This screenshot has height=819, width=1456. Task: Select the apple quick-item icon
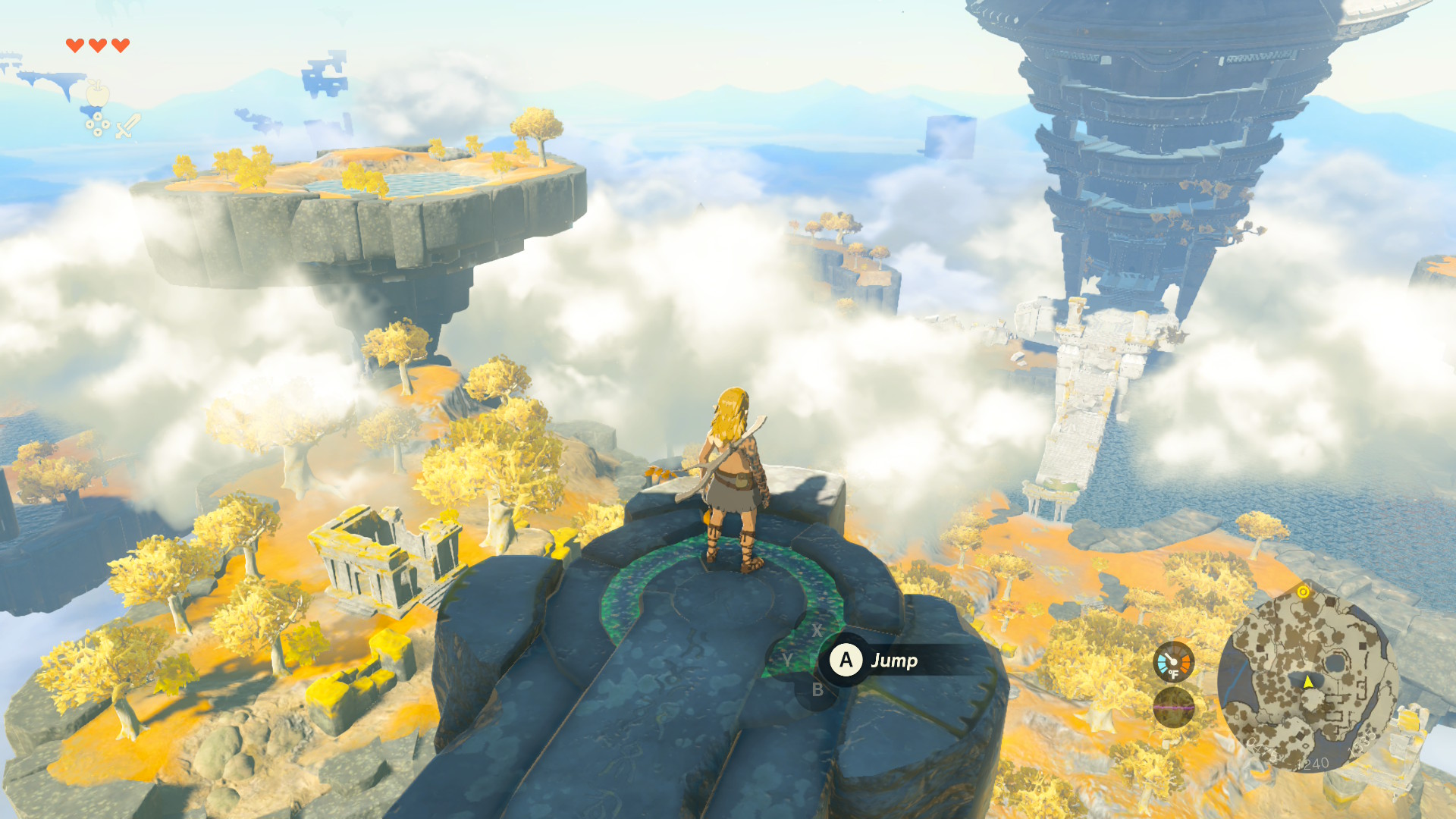coord(97,94)
